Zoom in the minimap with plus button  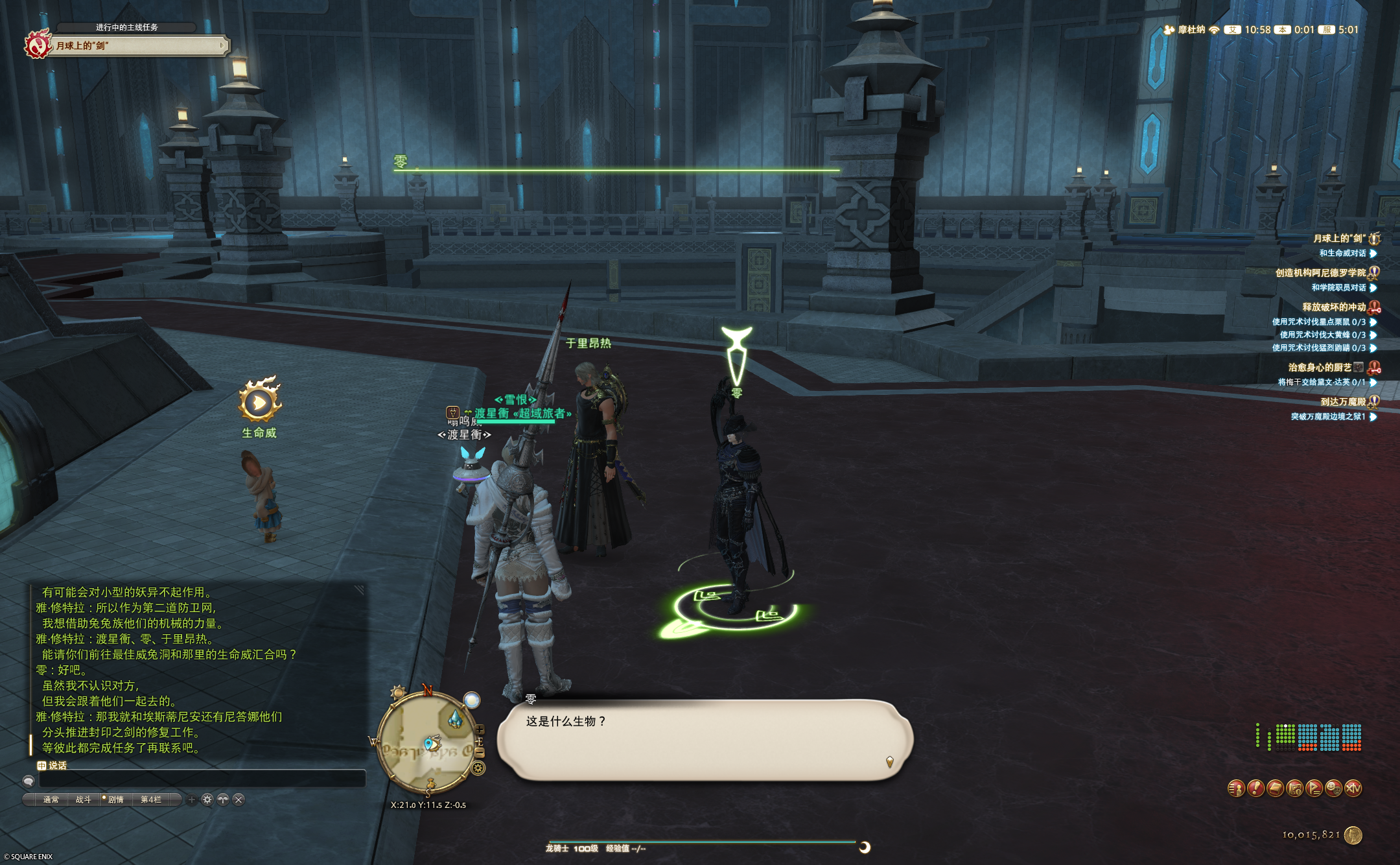pyautogui.click(x=480, y=729)
